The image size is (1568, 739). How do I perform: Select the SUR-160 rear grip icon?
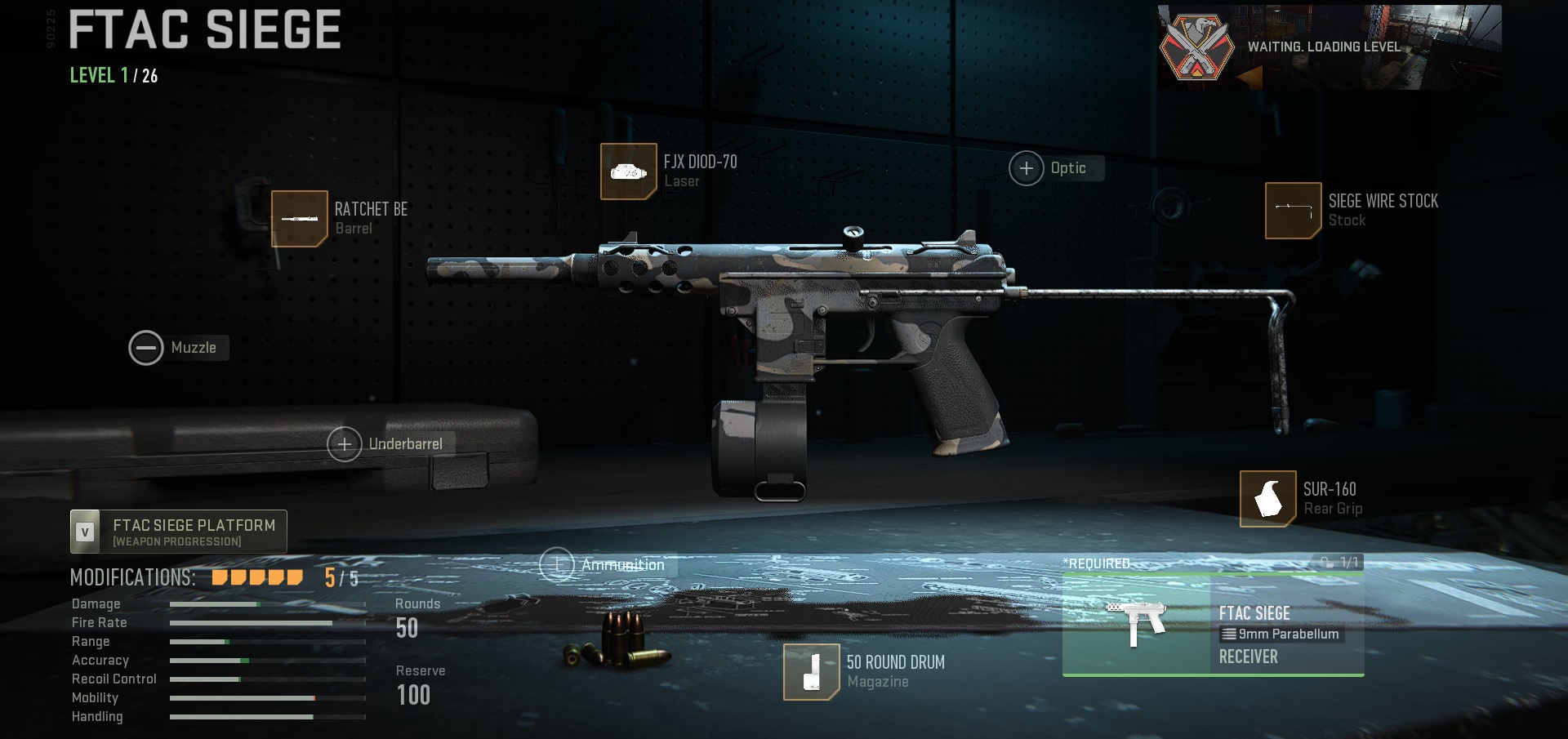(1267, 498)
